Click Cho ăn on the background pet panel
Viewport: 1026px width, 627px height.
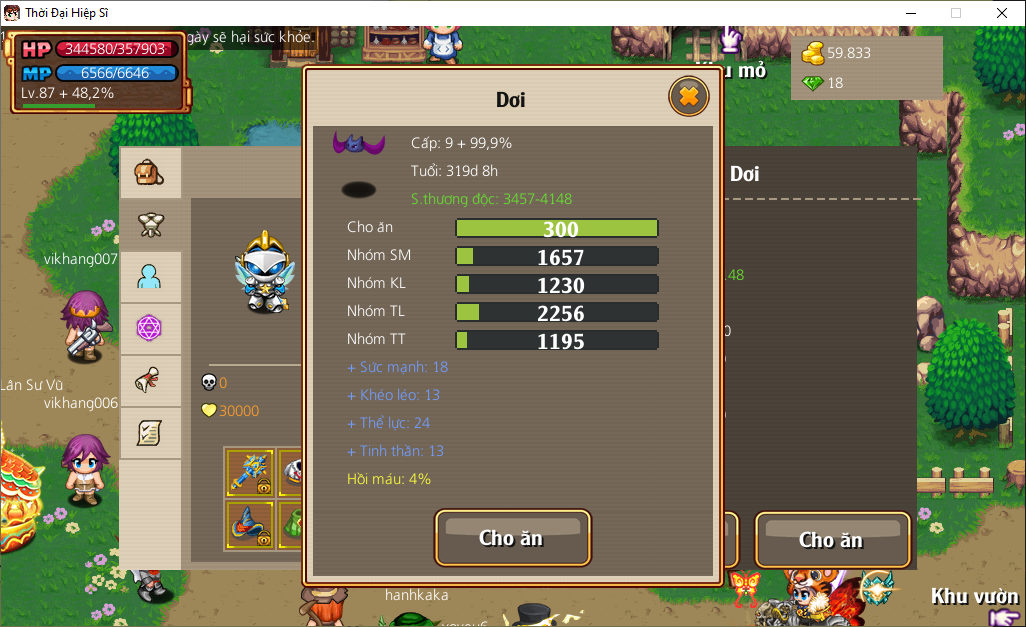(831, 540)
